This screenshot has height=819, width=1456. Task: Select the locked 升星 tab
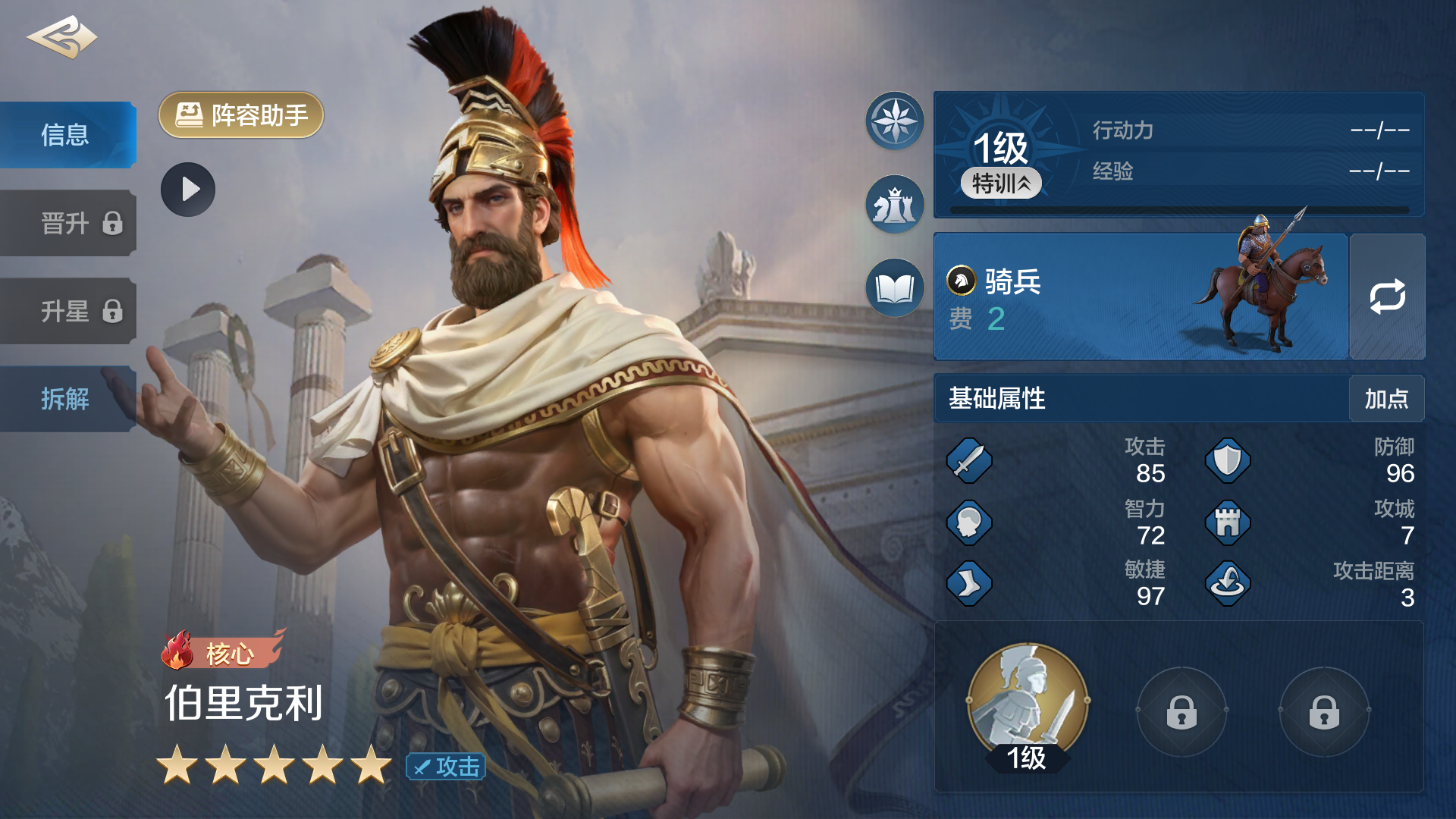(x=67, y=311)
